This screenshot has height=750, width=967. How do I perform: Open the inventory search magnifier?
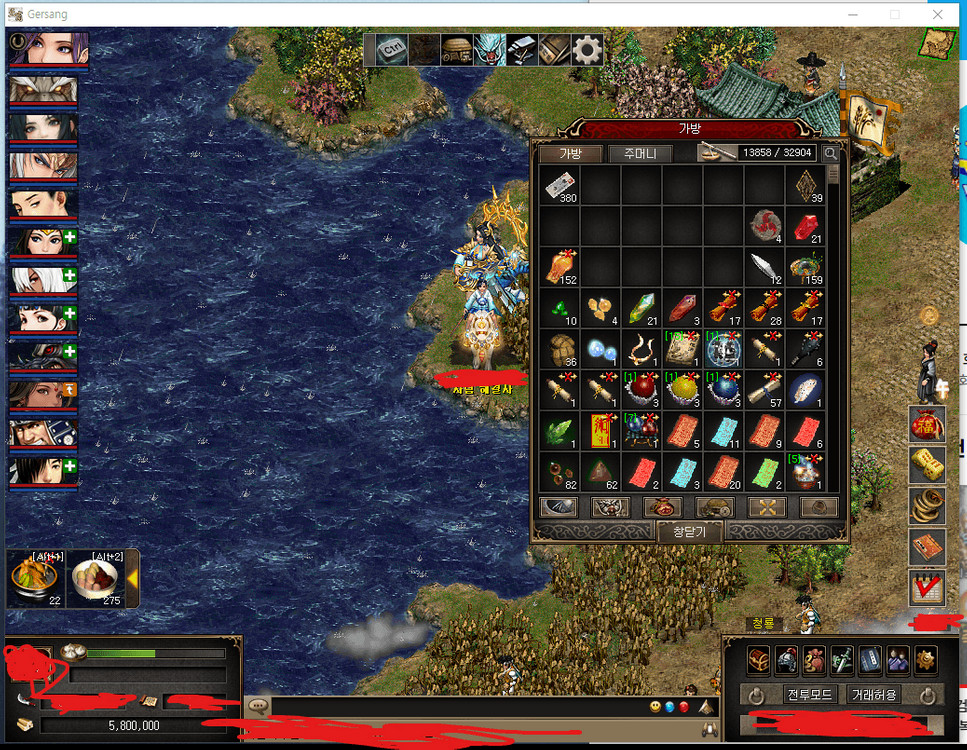click(x=831, y=153)
